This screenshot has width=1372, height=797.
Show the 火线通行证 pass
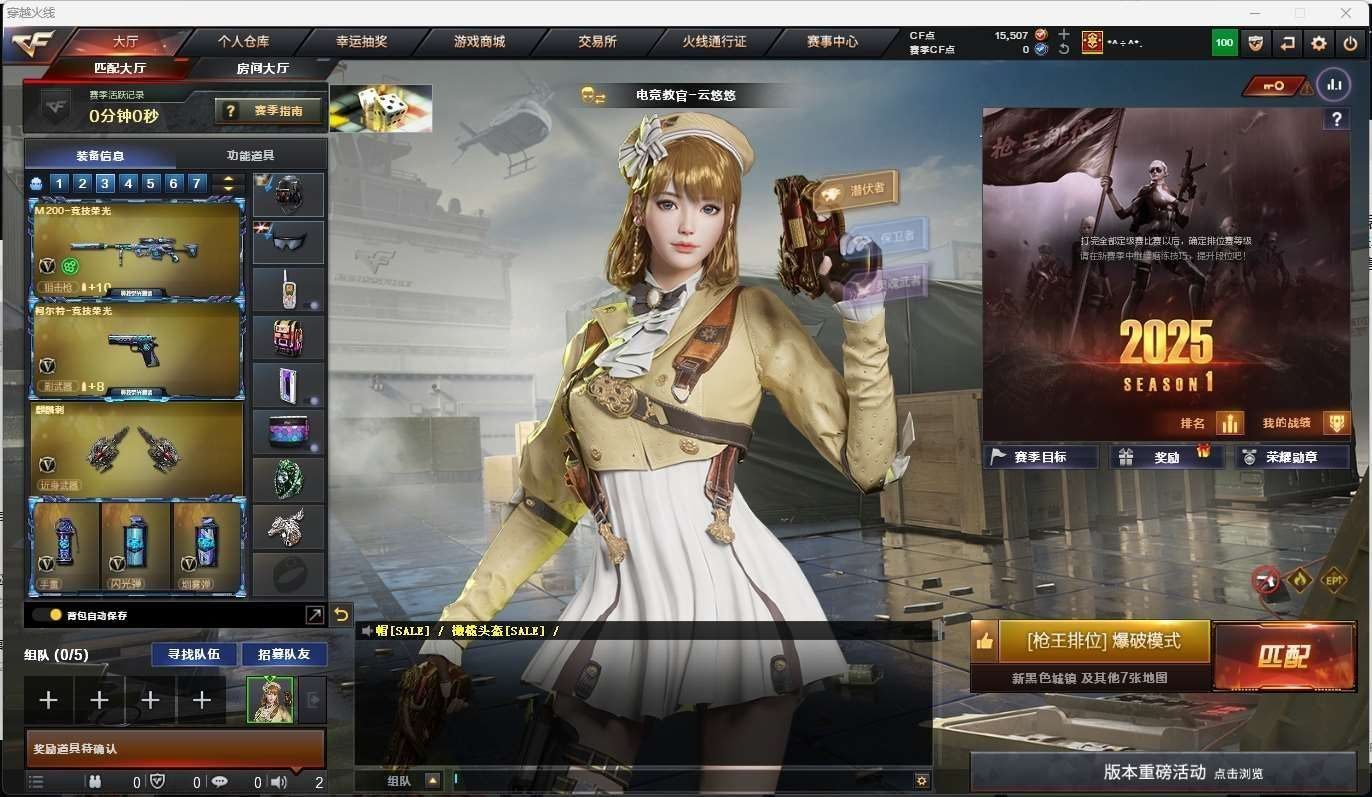(714, 42)
